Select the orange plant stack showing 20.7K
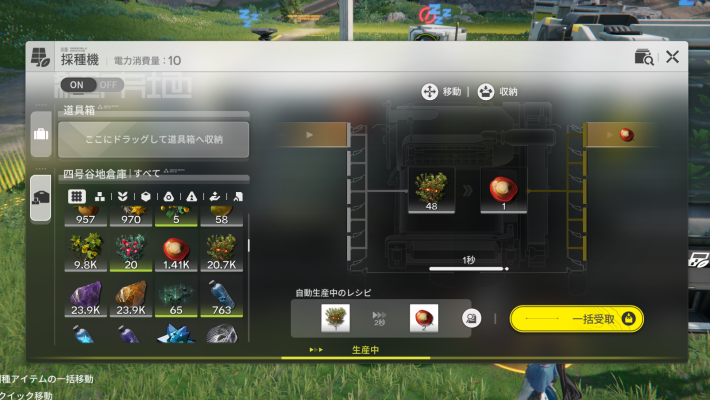The height and width of the screenshot is (400, 710). (x=222, y=252)
